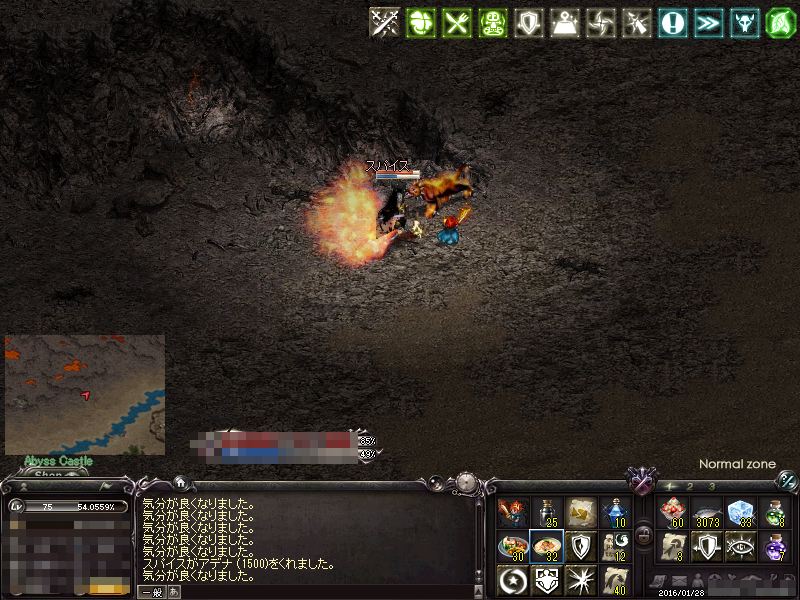Use the purple potion in the hotbar

pos(775,546)
